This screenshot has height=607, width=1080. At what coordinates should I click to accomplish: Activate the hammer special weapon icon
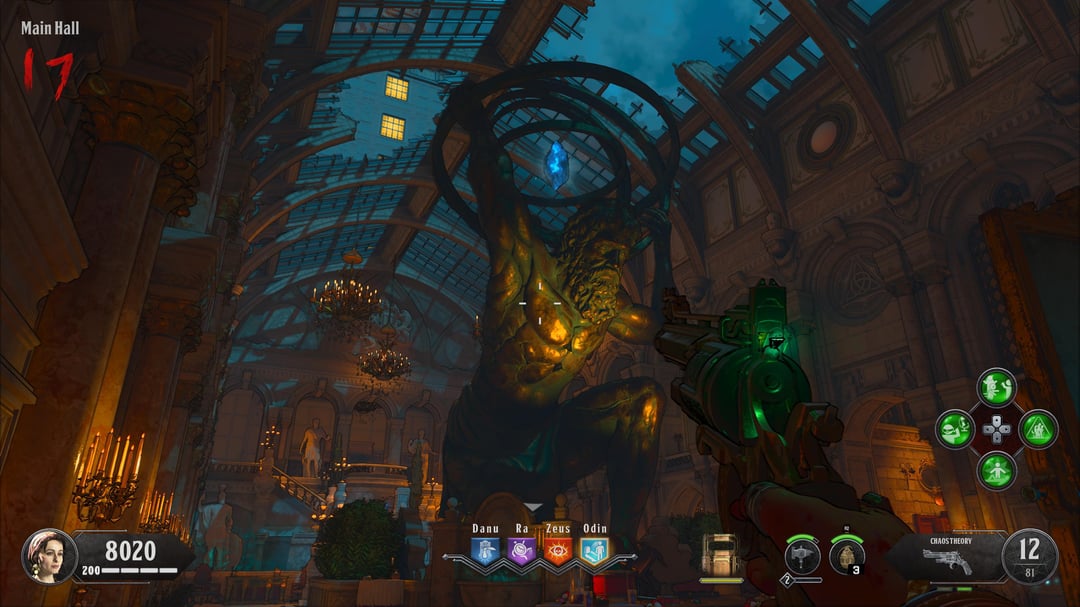pos(802,556)
